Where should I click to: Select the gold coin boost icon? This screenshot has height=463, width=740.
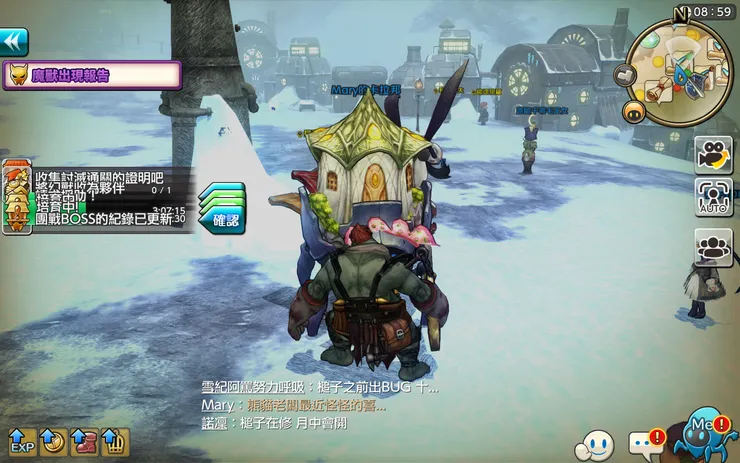[x=53, y=441]
